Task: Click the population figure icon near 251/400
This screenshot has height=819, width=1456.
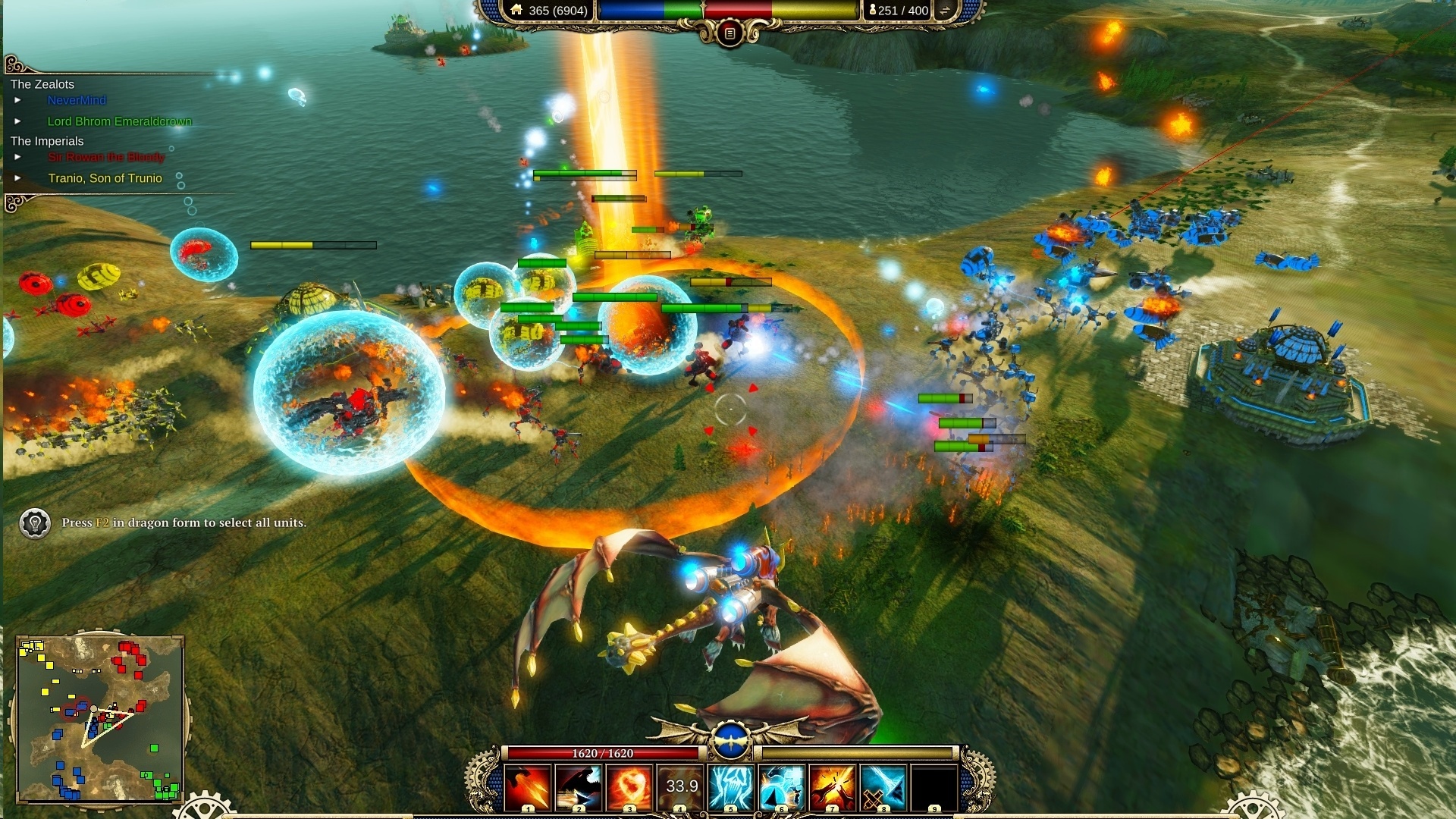Action: point(874,11)
